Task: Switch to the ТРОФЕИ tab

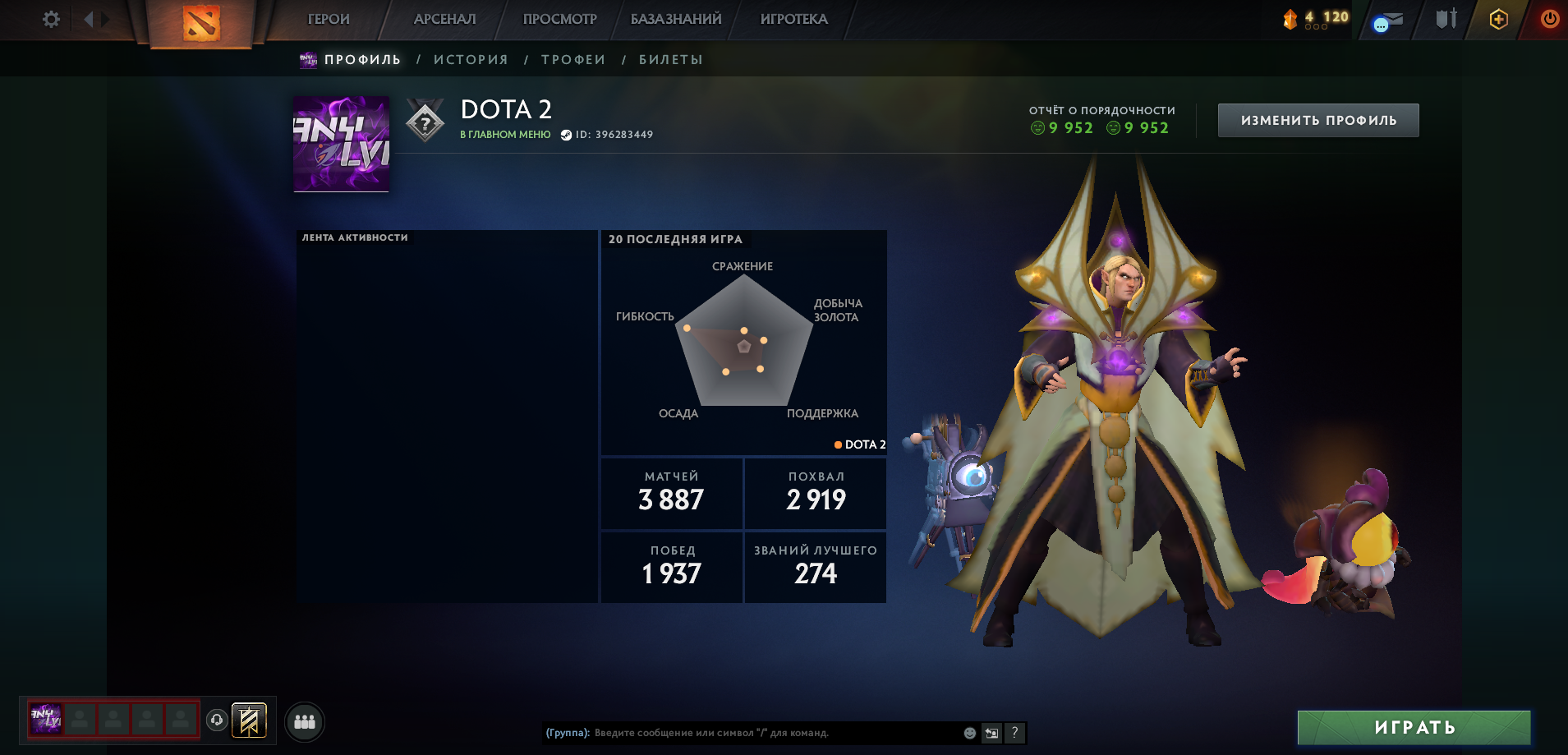Action: pos(573,58)
